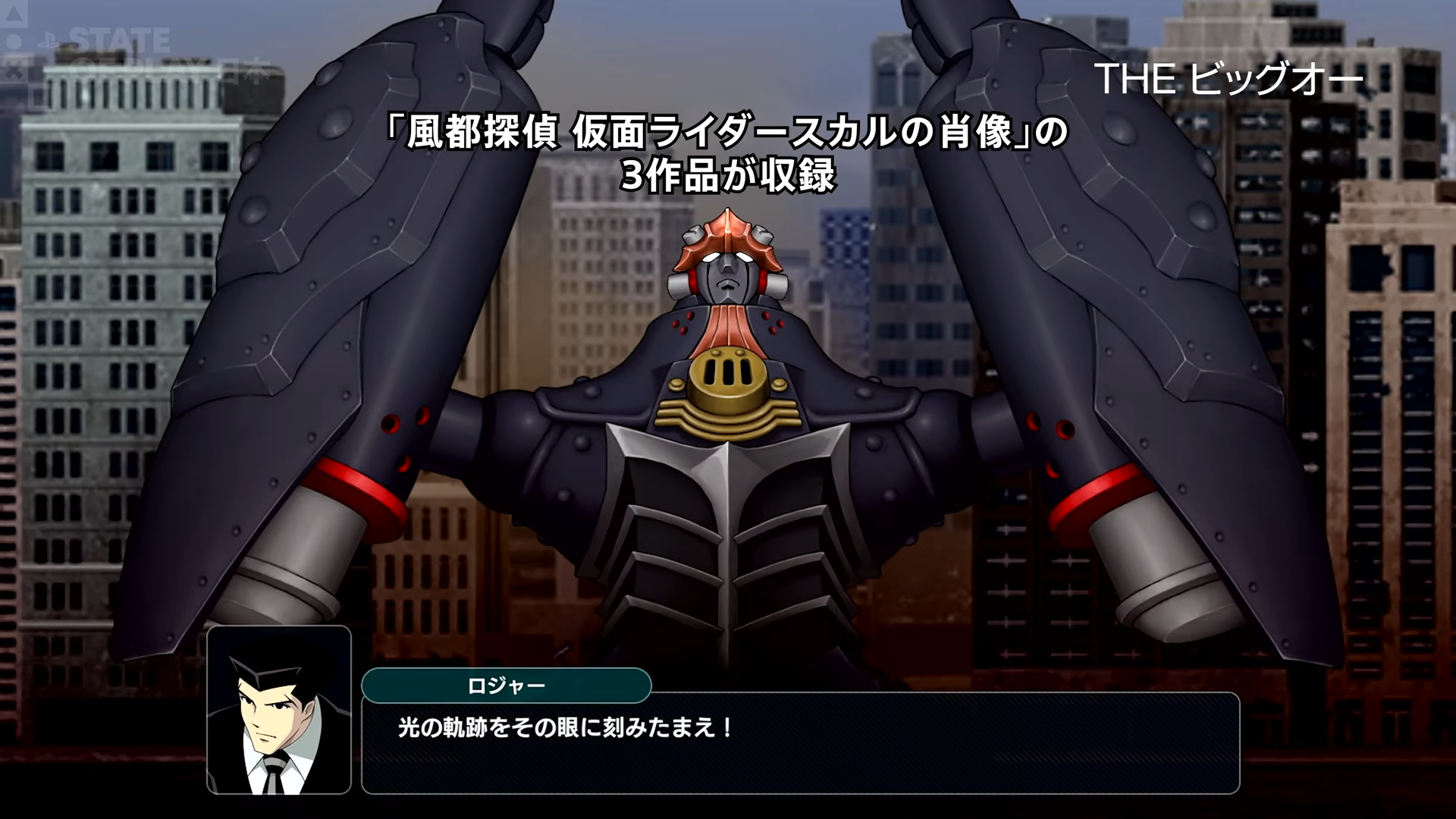
Task: Click the THE ビッグオー unit label
Action: [1231, 78]
